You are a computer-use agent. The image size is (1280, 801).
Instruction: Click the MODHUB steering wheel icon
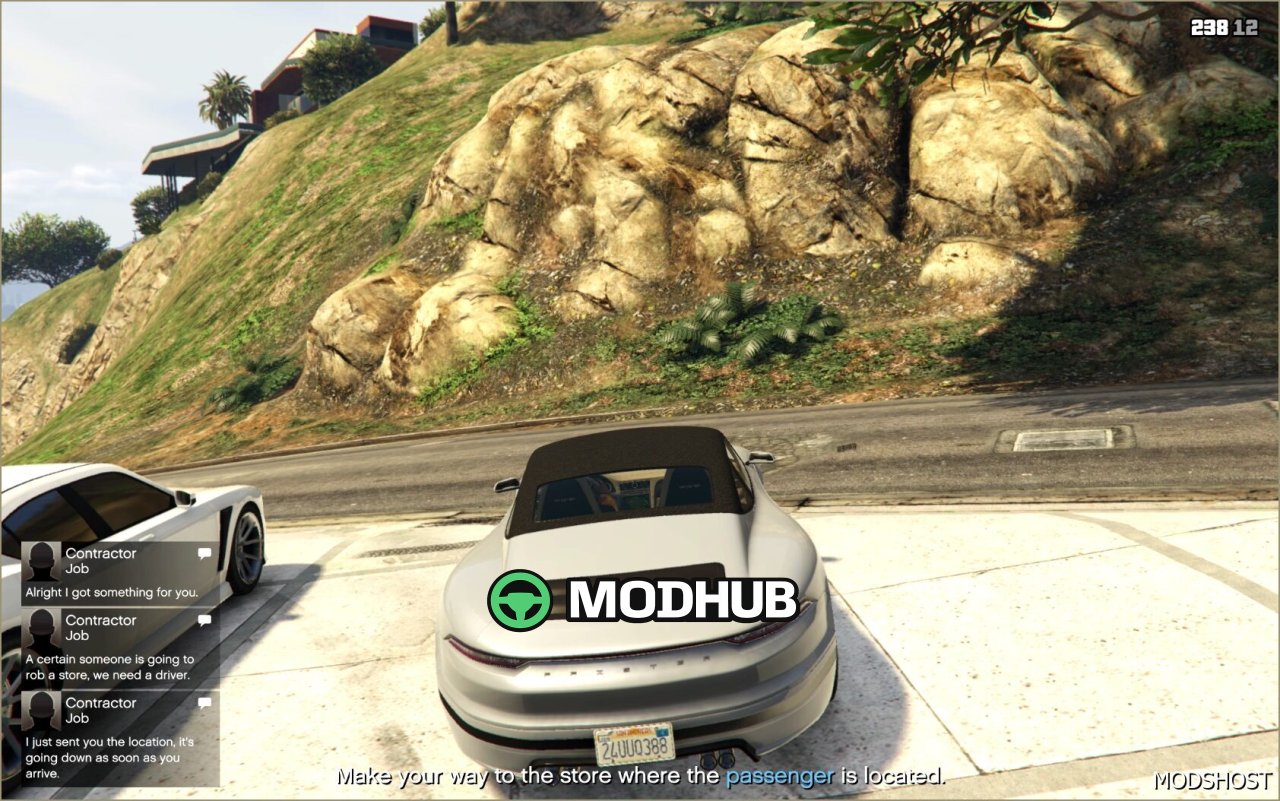[519, 601]
